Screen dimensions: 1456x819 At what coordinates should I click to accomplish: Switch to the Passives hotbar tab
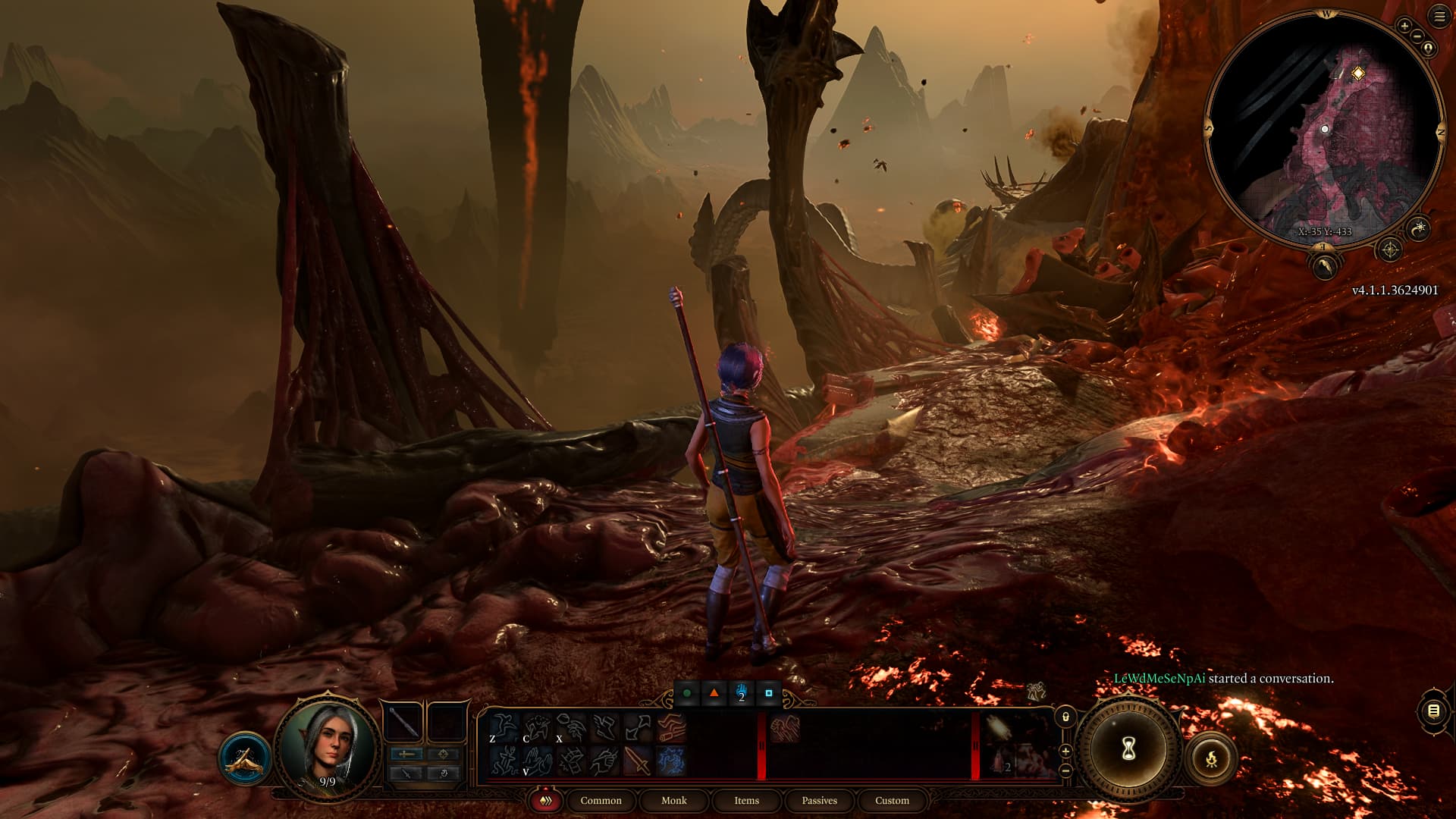(x=820, y=801)
